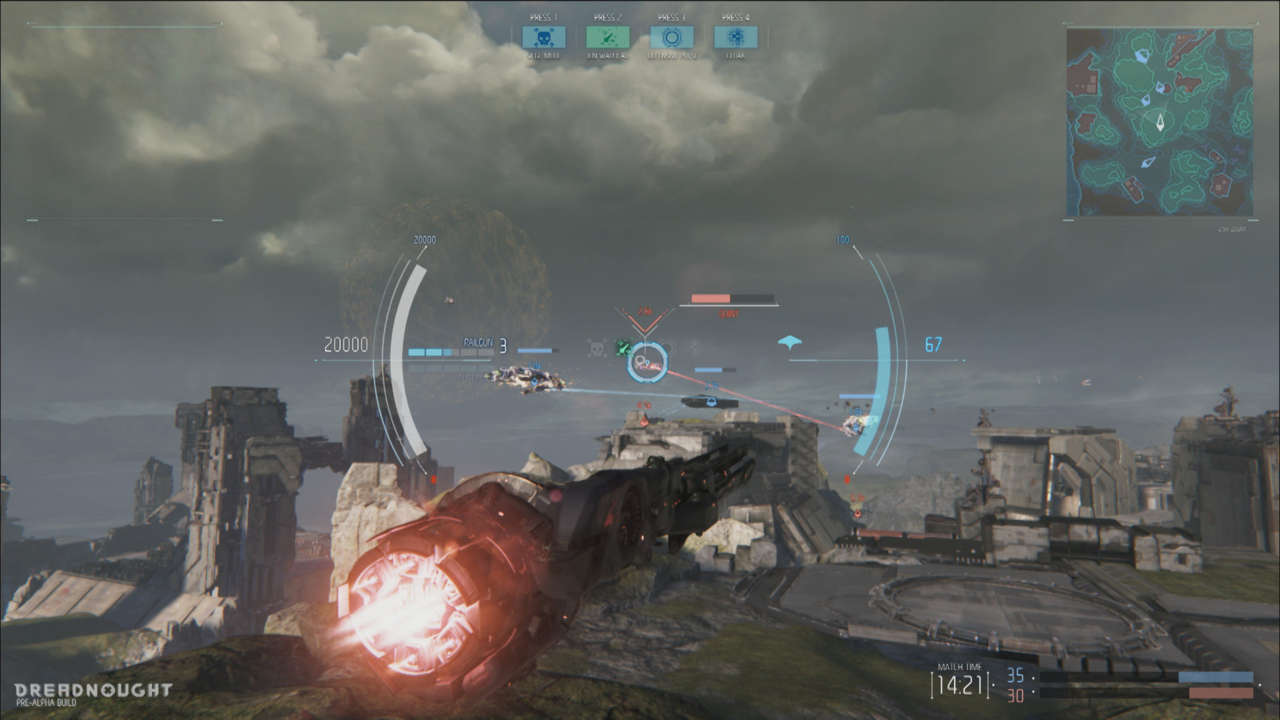1280x720 pixels.
Task: Trigger the green missile ability
Action: point(607,37)
